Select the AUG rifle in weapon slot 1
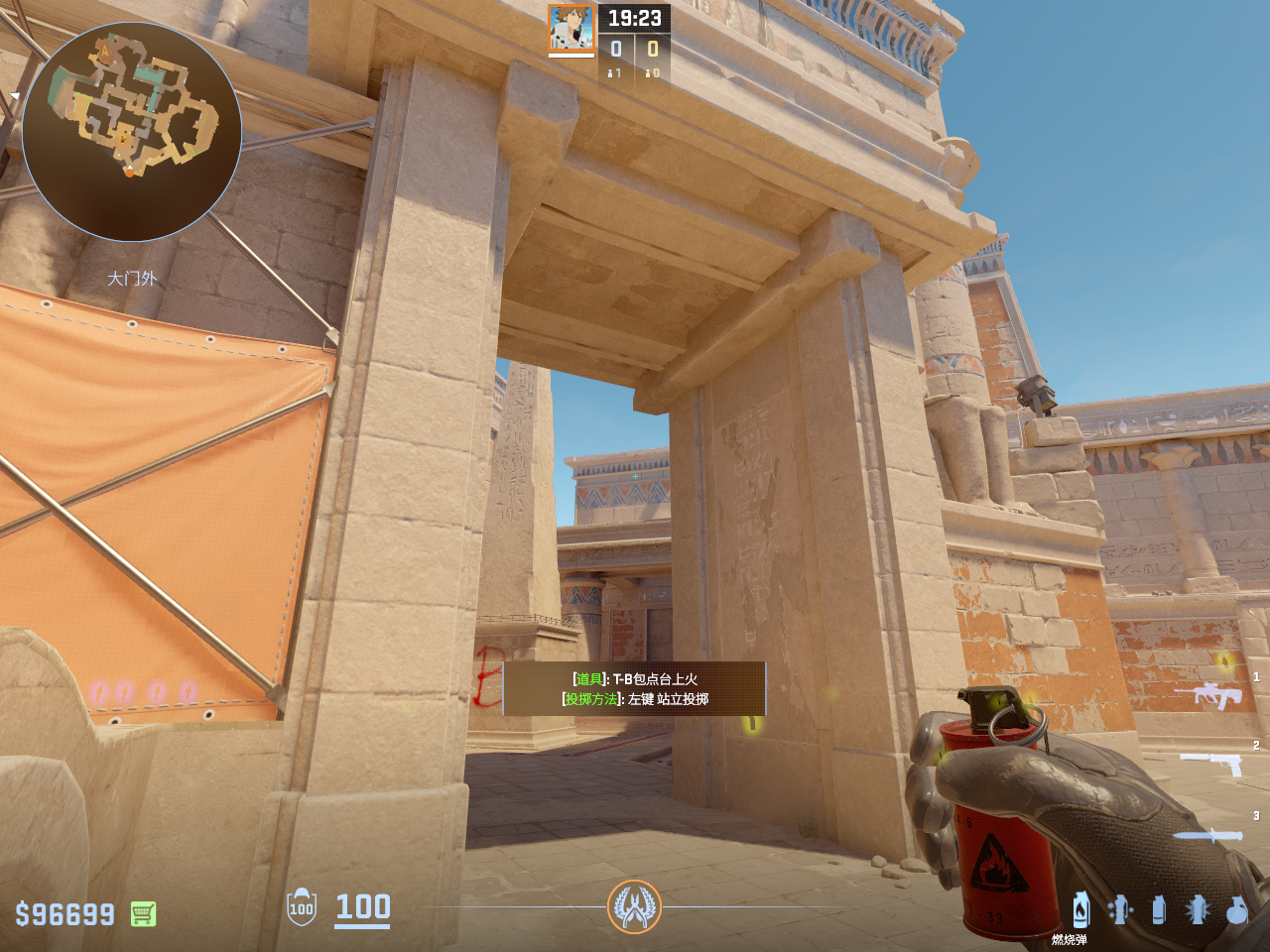The image size is (1270, 952). click(1207, 695)
